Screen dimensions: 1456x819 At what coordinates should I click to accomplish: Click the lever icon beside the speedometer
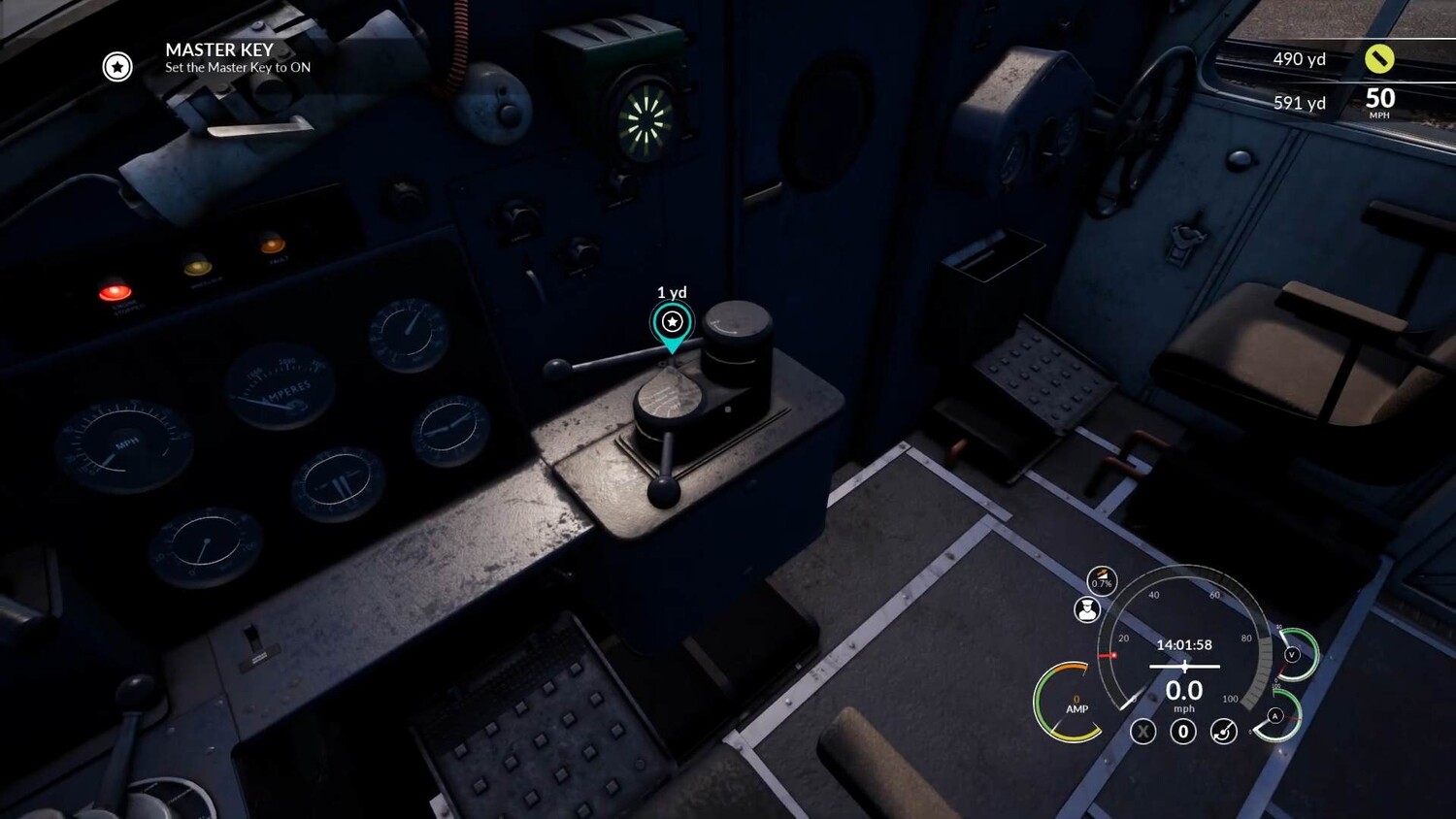(1223, 732)
